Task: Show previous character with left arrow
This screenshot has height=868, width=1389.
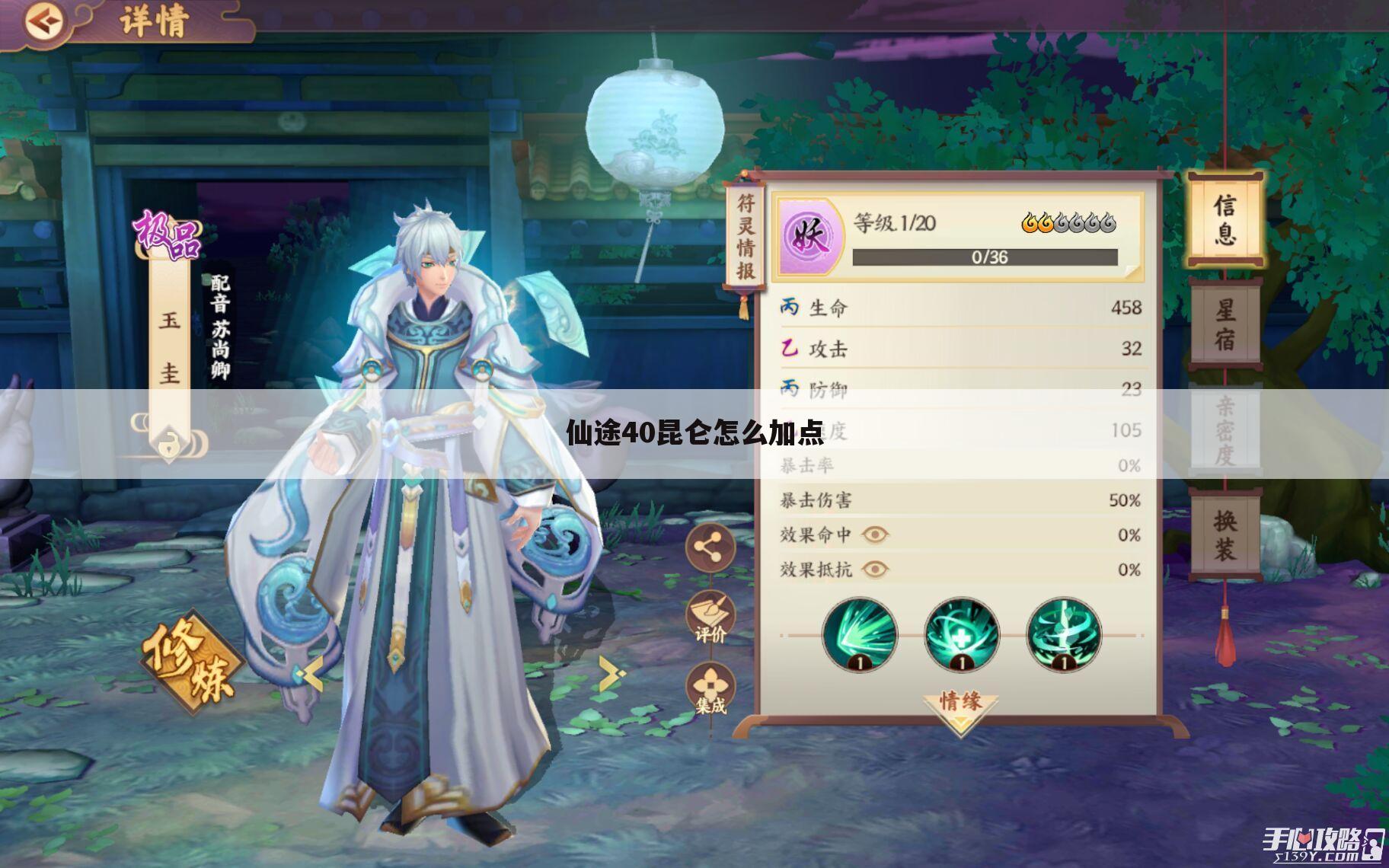Action: coord(311,674)
